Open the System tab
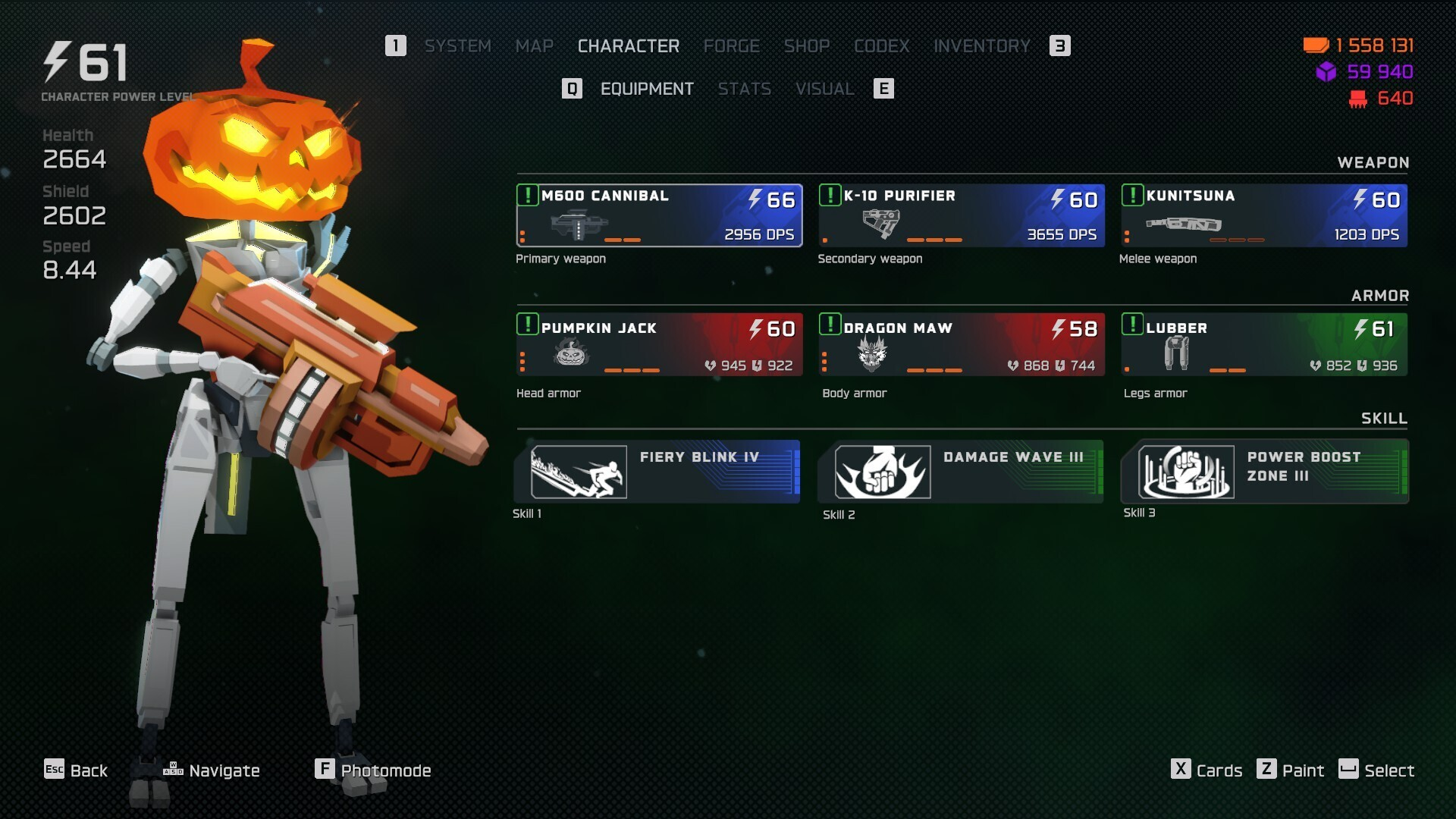1456x819 pixels. (457, 46)
